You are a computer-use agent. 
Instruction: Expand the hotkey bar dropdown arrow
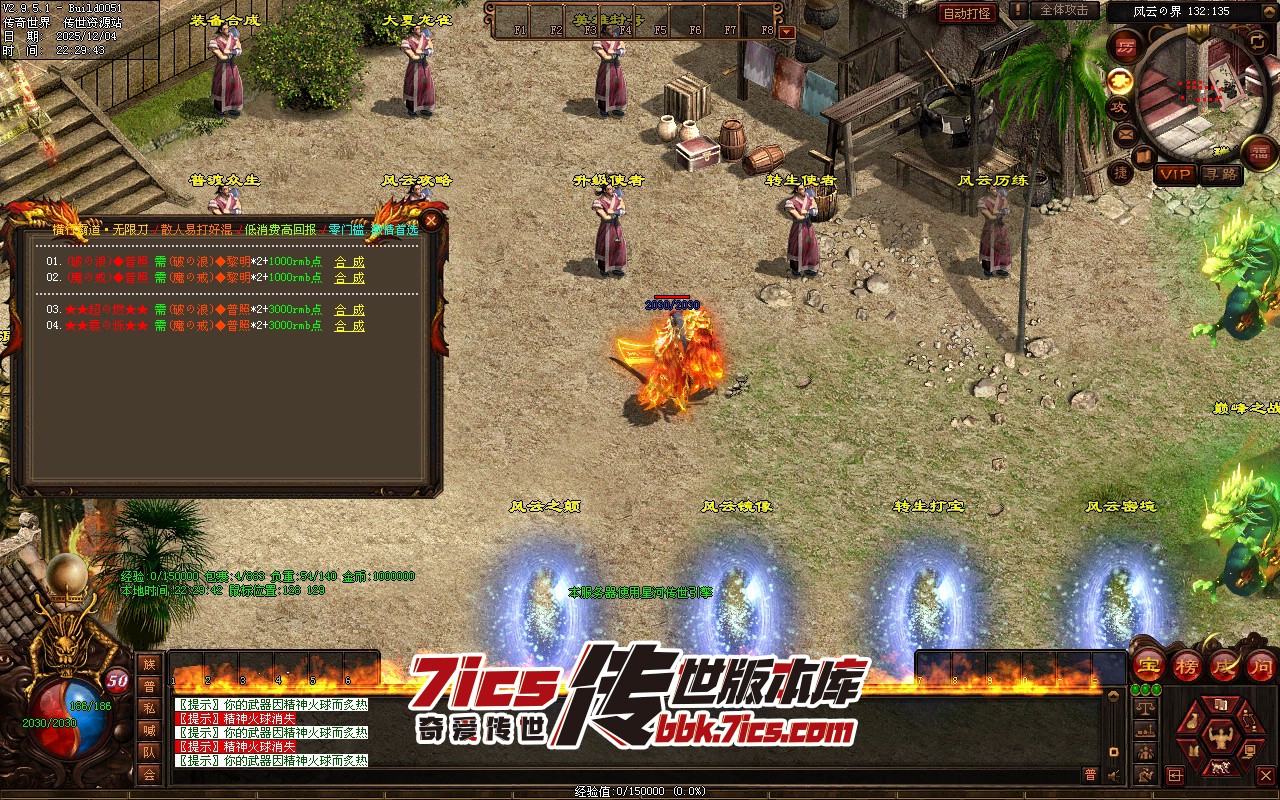point(786,31)
